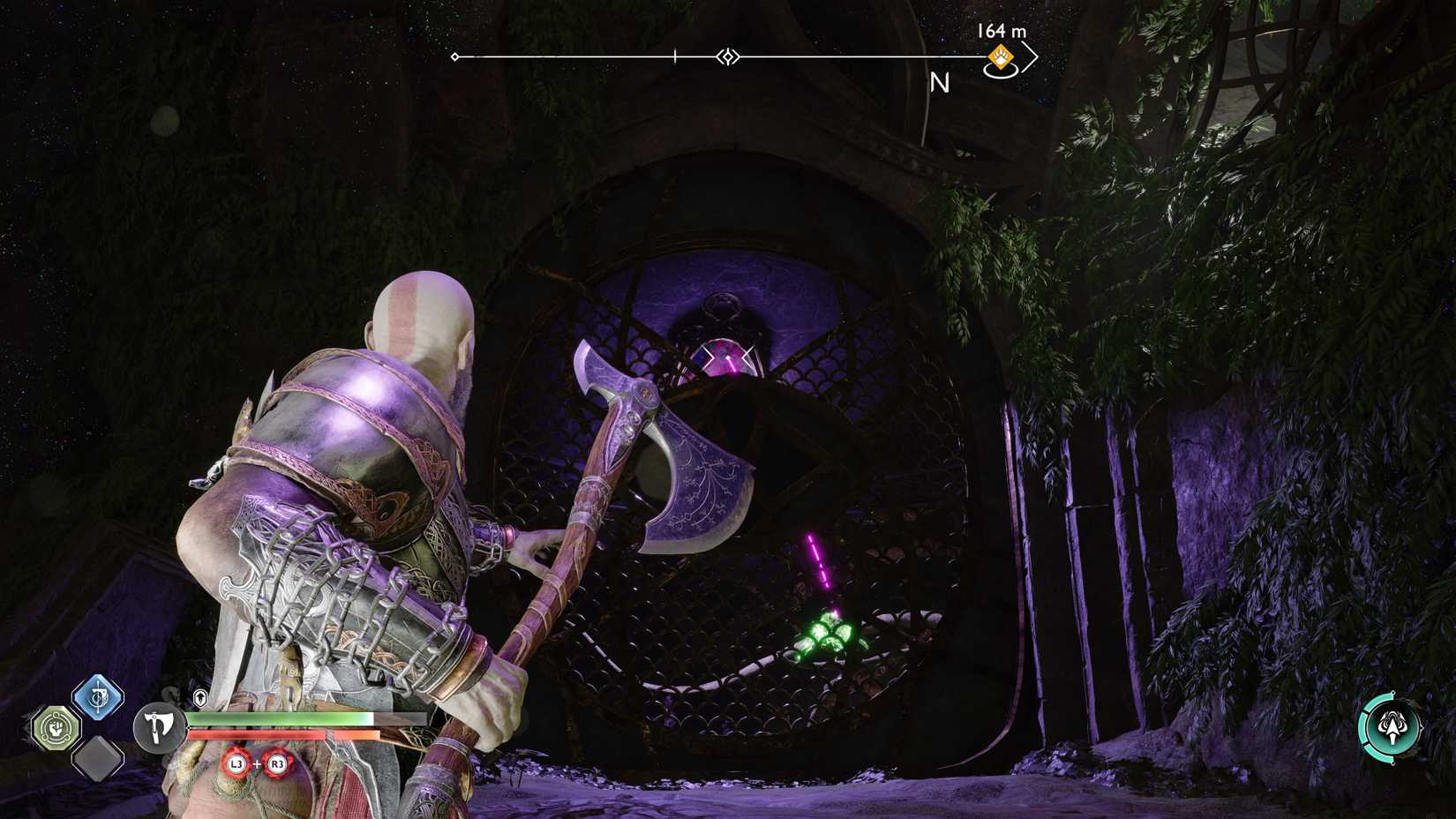Click the blue sword skill icon
The width and height of the screenshot is (1456, 819).
[97, 696]
